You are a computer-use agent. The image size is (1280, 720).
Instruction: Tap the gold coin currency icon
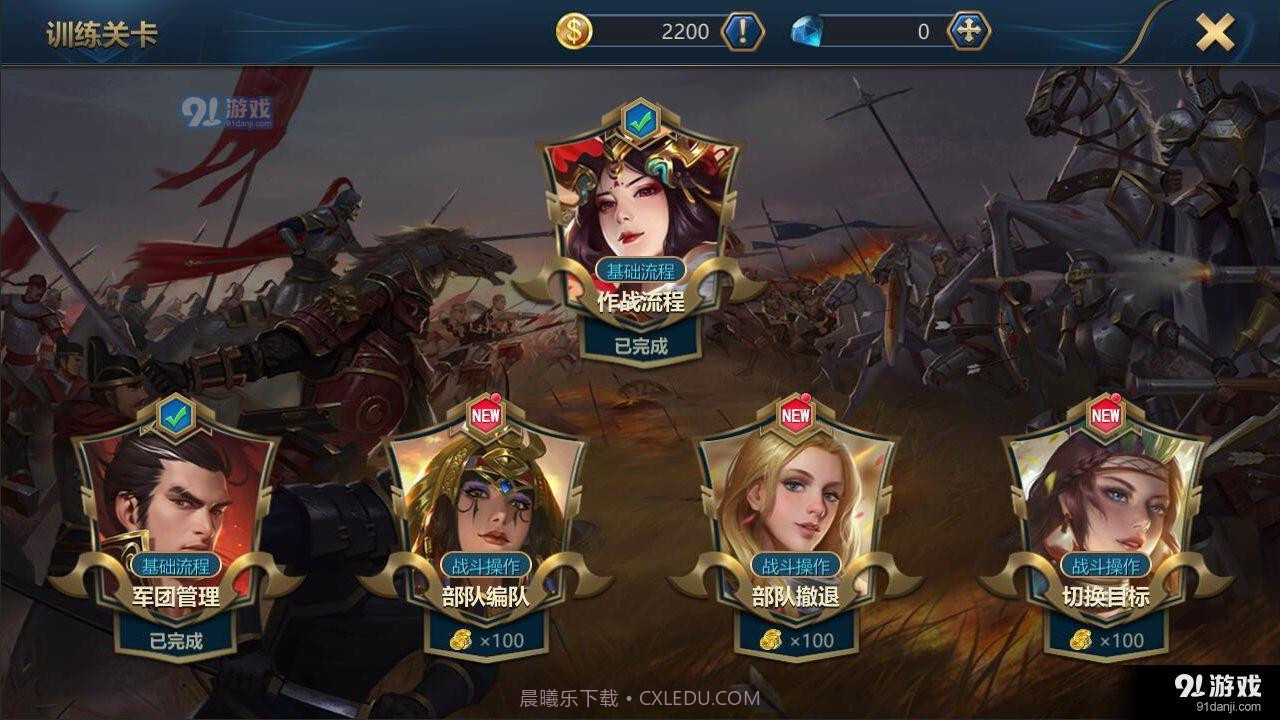click(x=573, y=31)
